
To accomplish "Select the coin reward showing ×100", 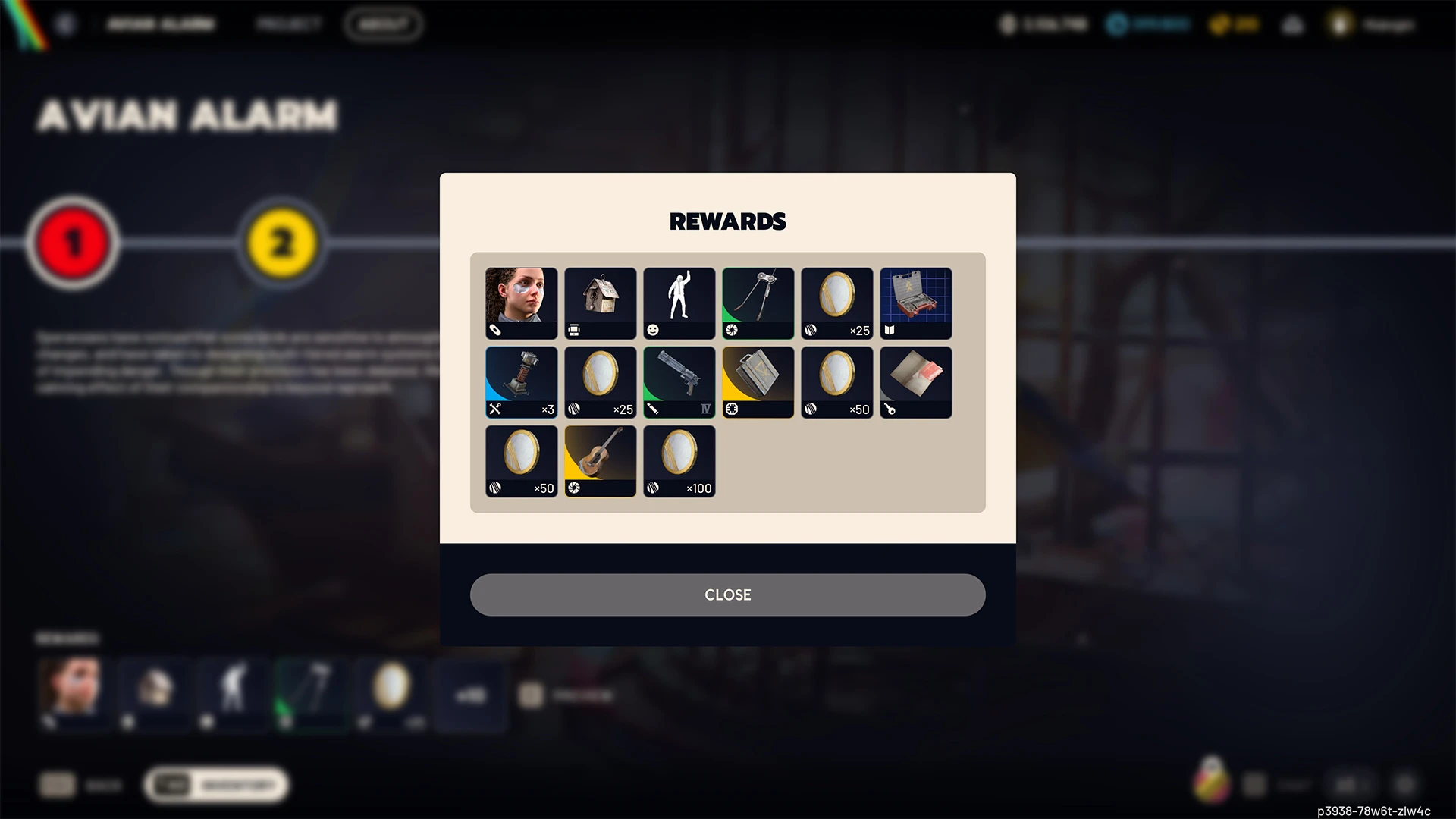I will (679, 461).
